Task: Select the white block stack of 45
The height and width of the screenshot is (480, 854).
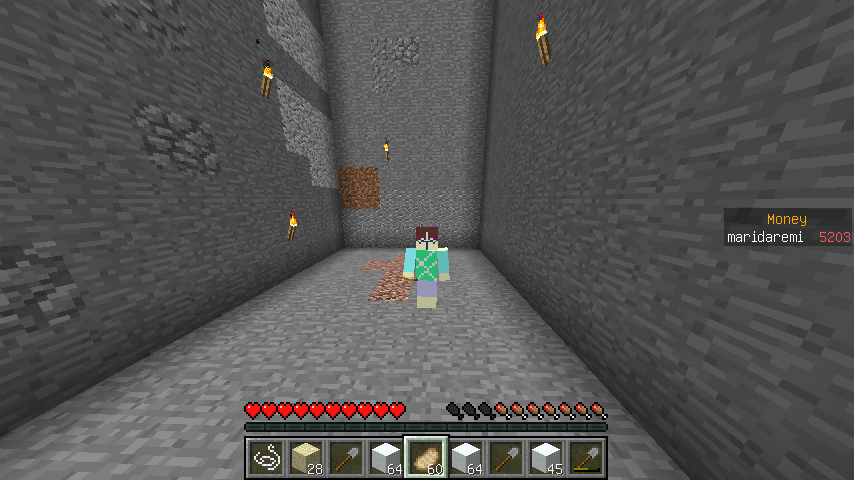Action: coord(545,458)
